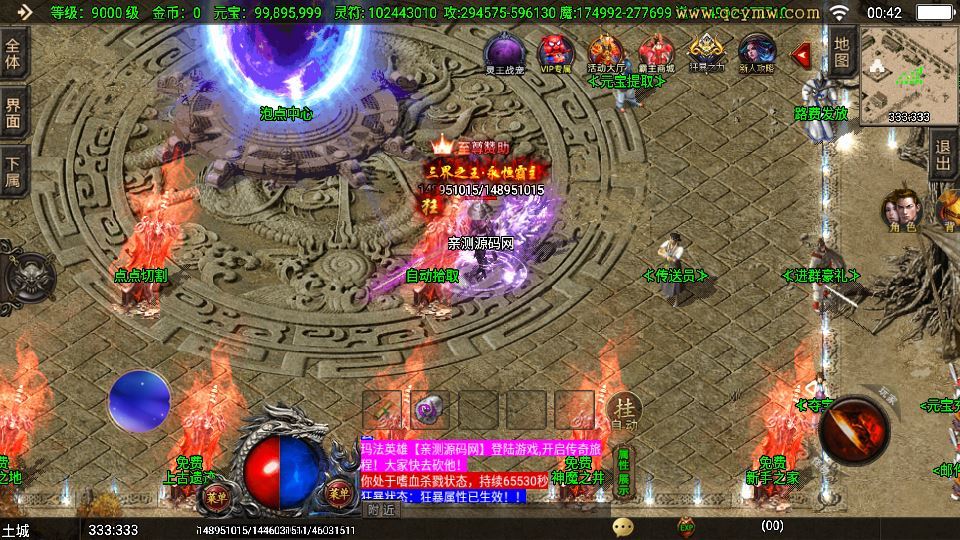Toggle the 挂 auto-battle button
The image size is (960, 540).
[623, 409]
